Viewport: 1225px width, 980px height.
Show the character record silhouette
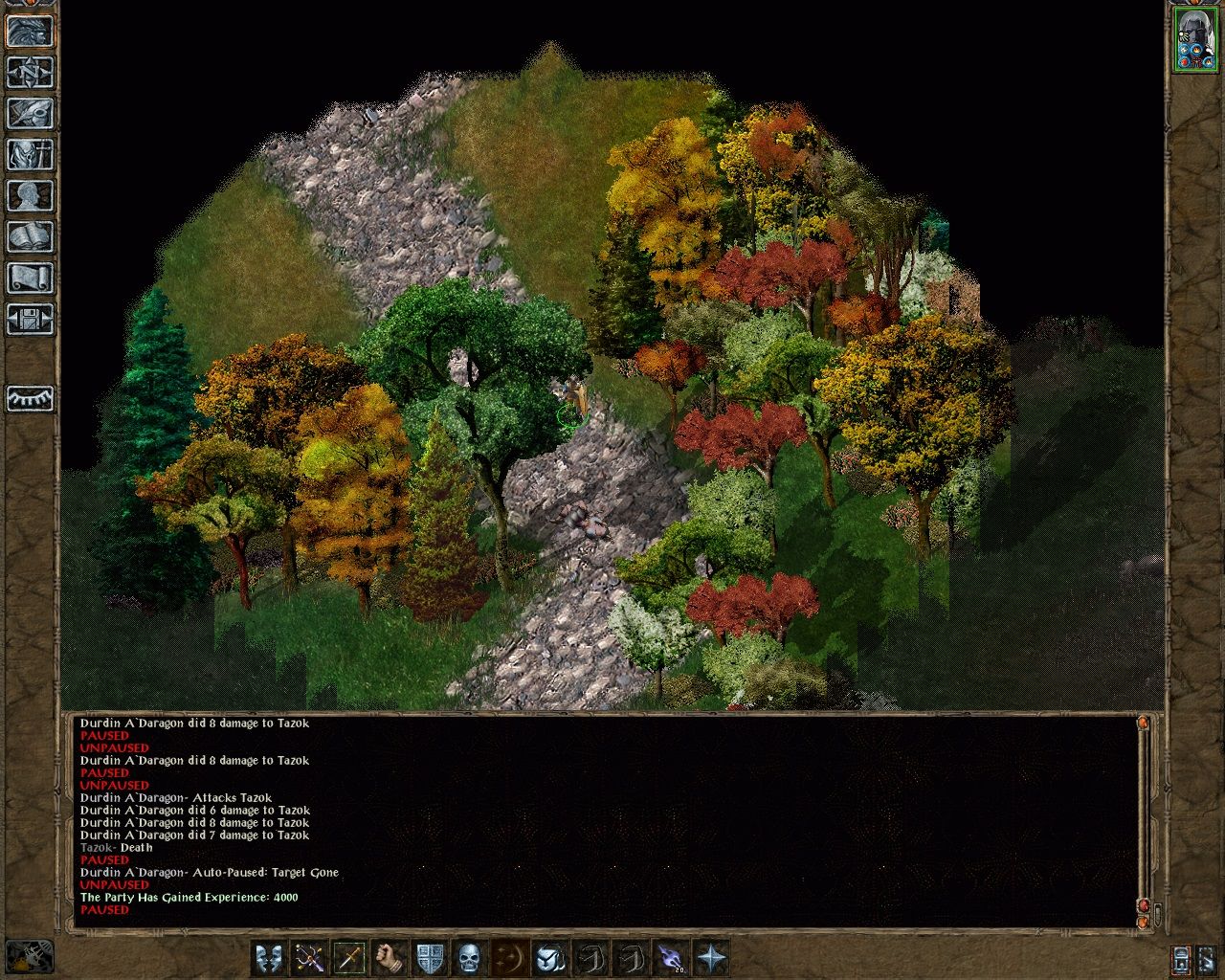coord(30,196)
